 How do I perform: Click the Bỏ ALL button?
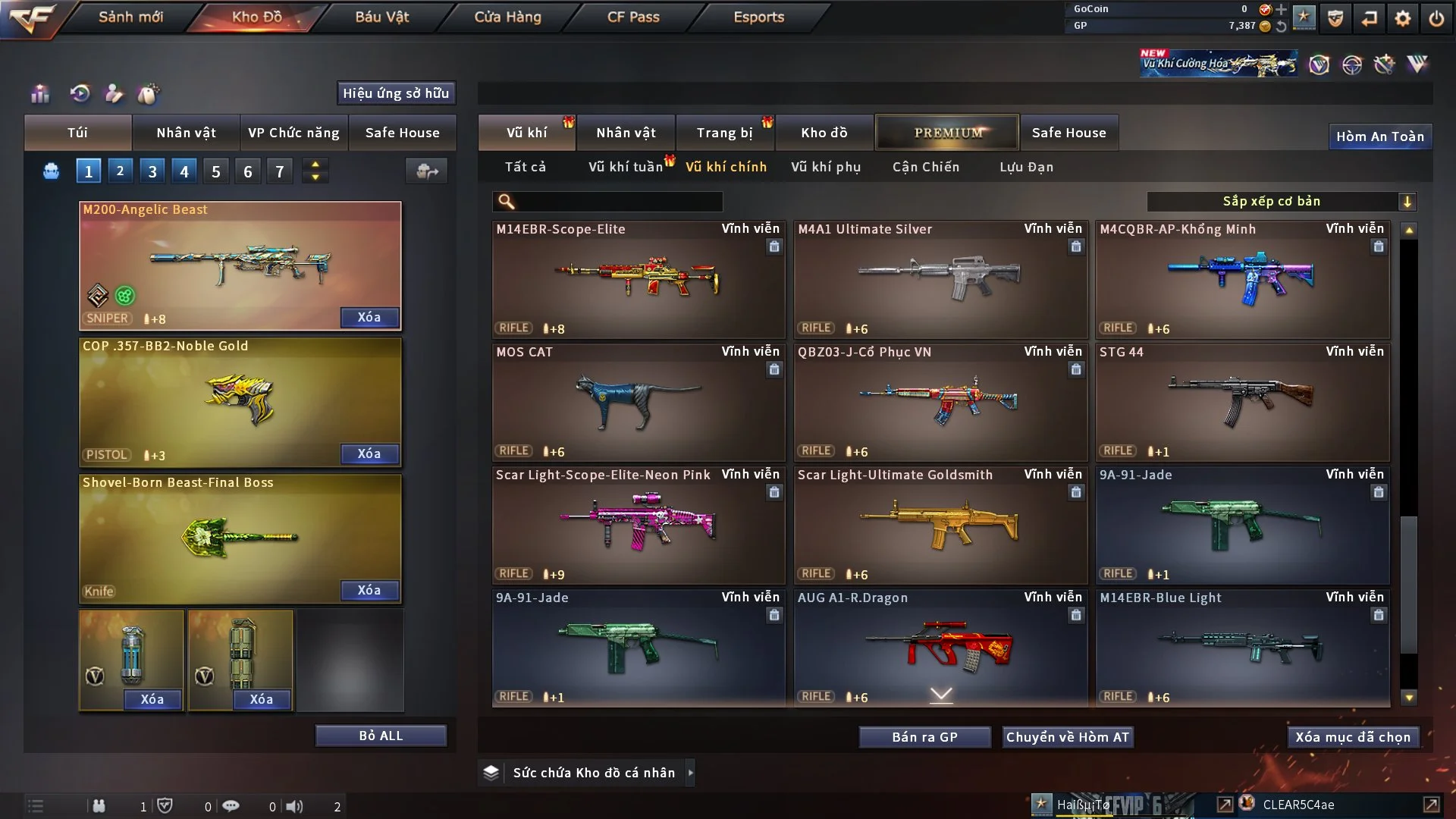381,736
